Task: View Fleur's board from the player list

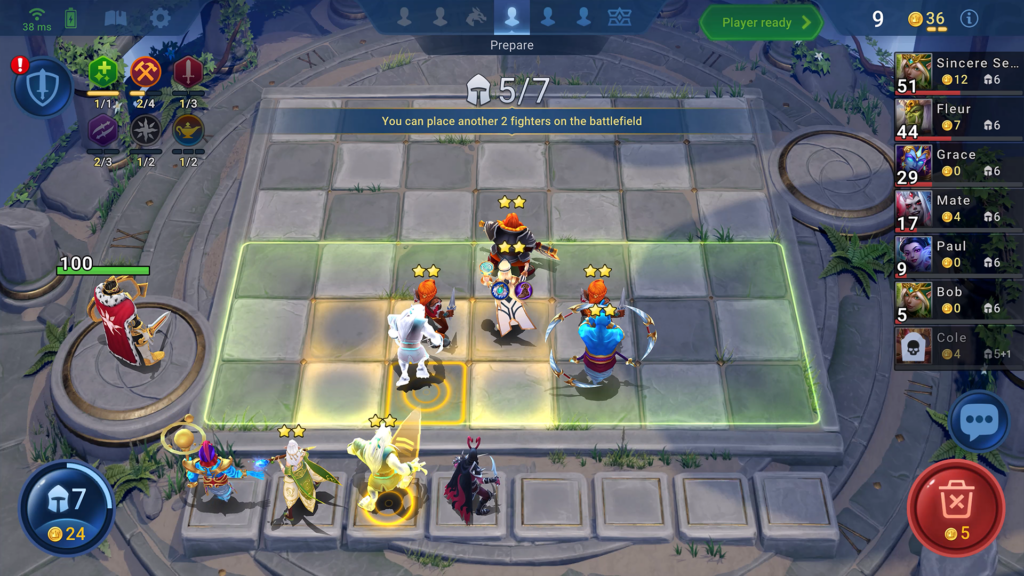Action: pyautogui.click(x=958, y=118)
